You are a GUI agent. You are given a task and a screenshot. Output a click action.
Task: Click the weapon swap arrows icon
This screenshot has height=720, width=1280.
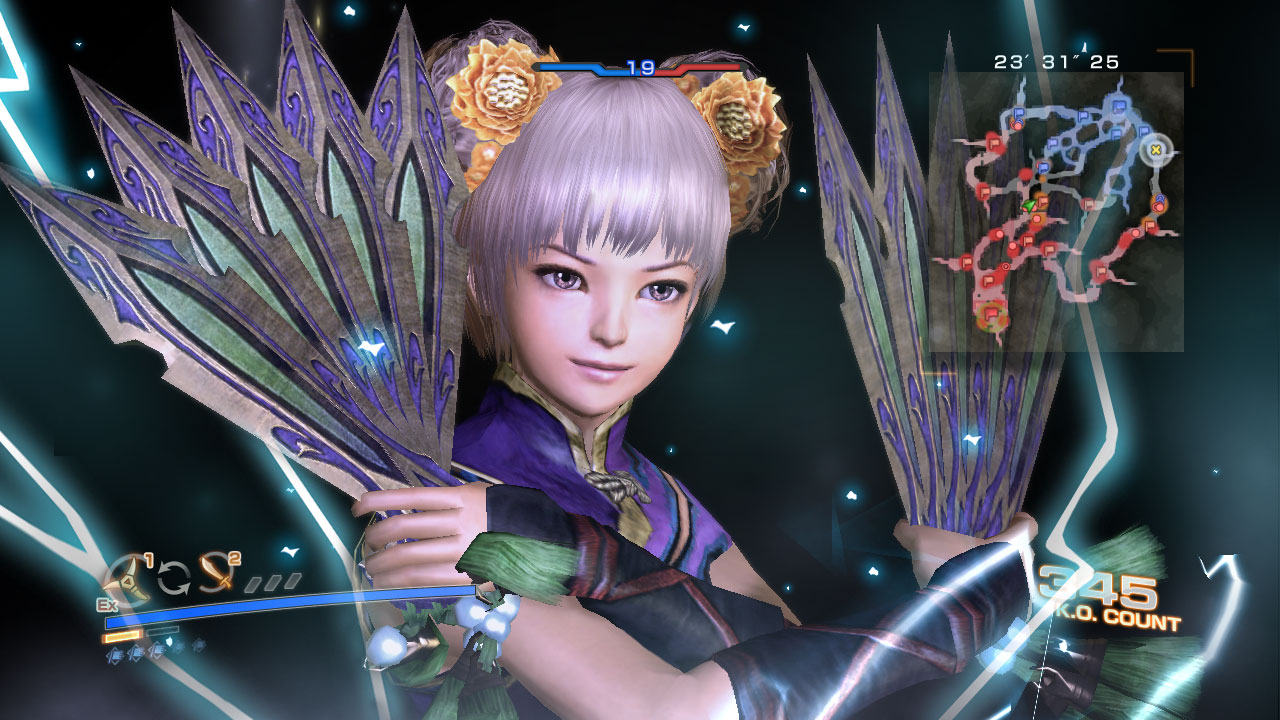(174, 578)
